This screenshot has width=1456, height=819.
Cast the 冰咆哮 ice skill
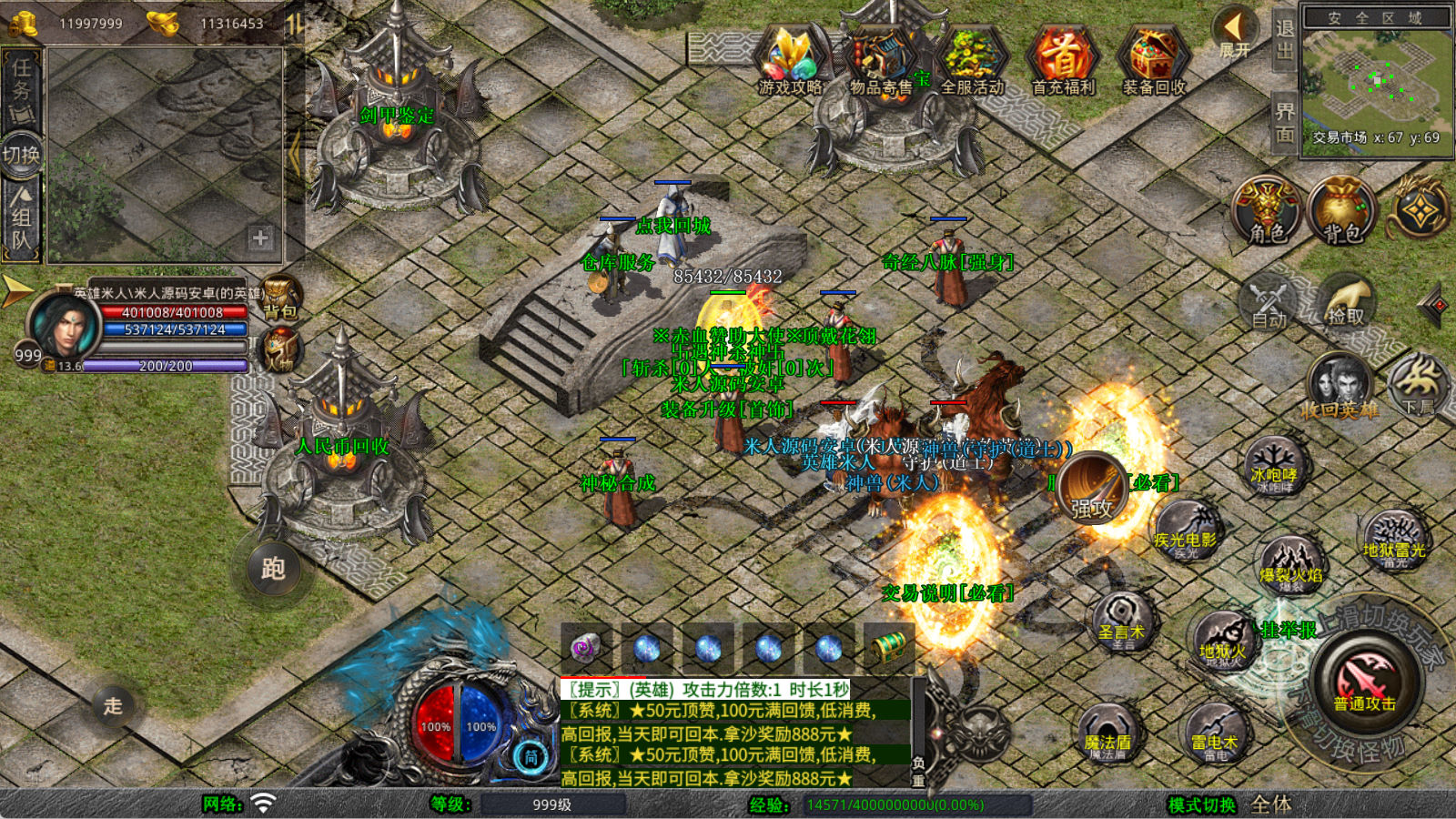tap(1275, 467)
